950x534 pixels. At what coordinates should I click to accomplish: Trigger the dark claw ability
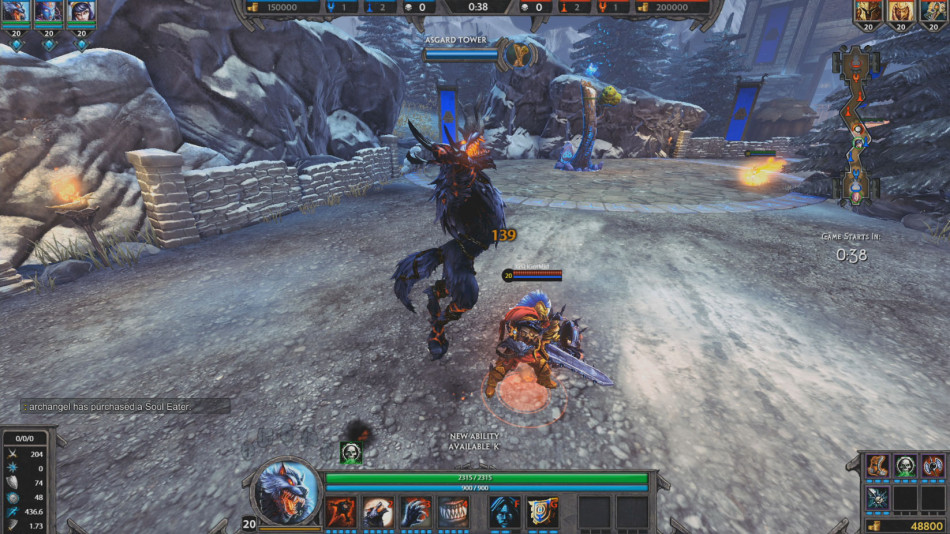pos(416,512)
